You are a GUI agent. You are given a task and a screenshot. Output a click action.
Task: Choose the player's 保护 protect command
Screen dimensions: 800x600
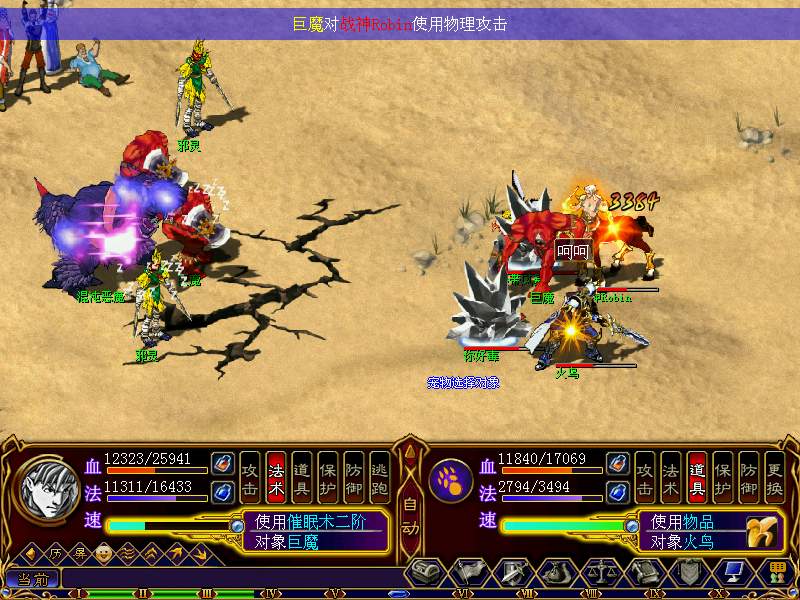pos(328,477)
